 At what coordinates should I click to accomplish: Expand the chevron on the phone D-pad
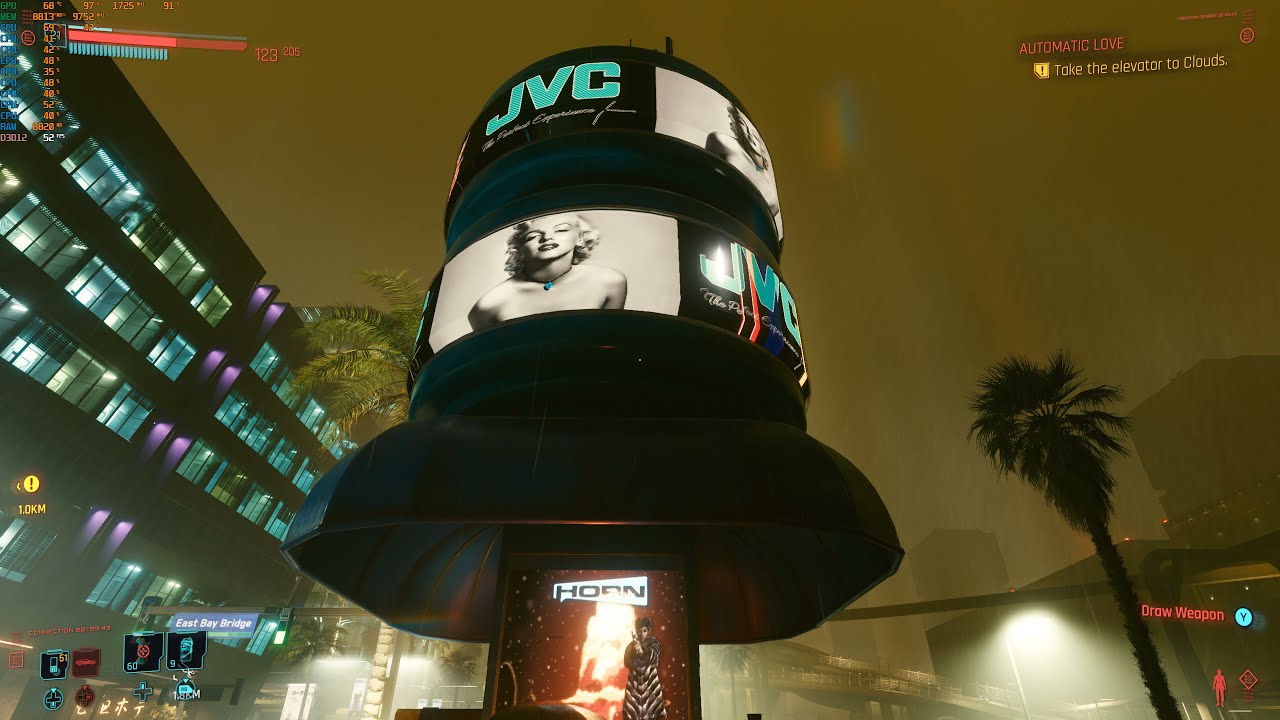(53, 690)
